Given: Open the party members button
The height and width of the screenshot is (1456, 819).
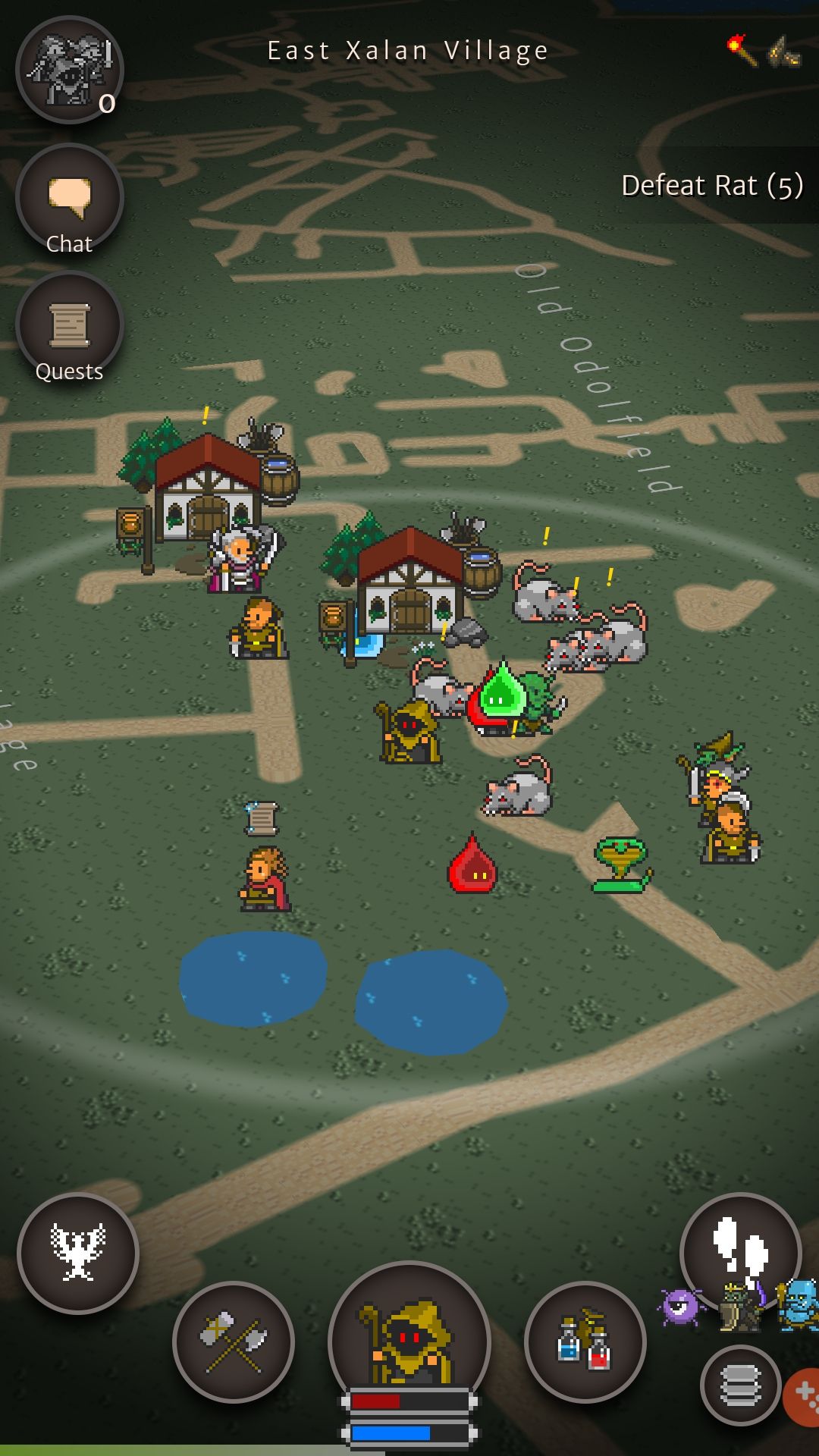Looking at the screenshot, I should 69,70.
